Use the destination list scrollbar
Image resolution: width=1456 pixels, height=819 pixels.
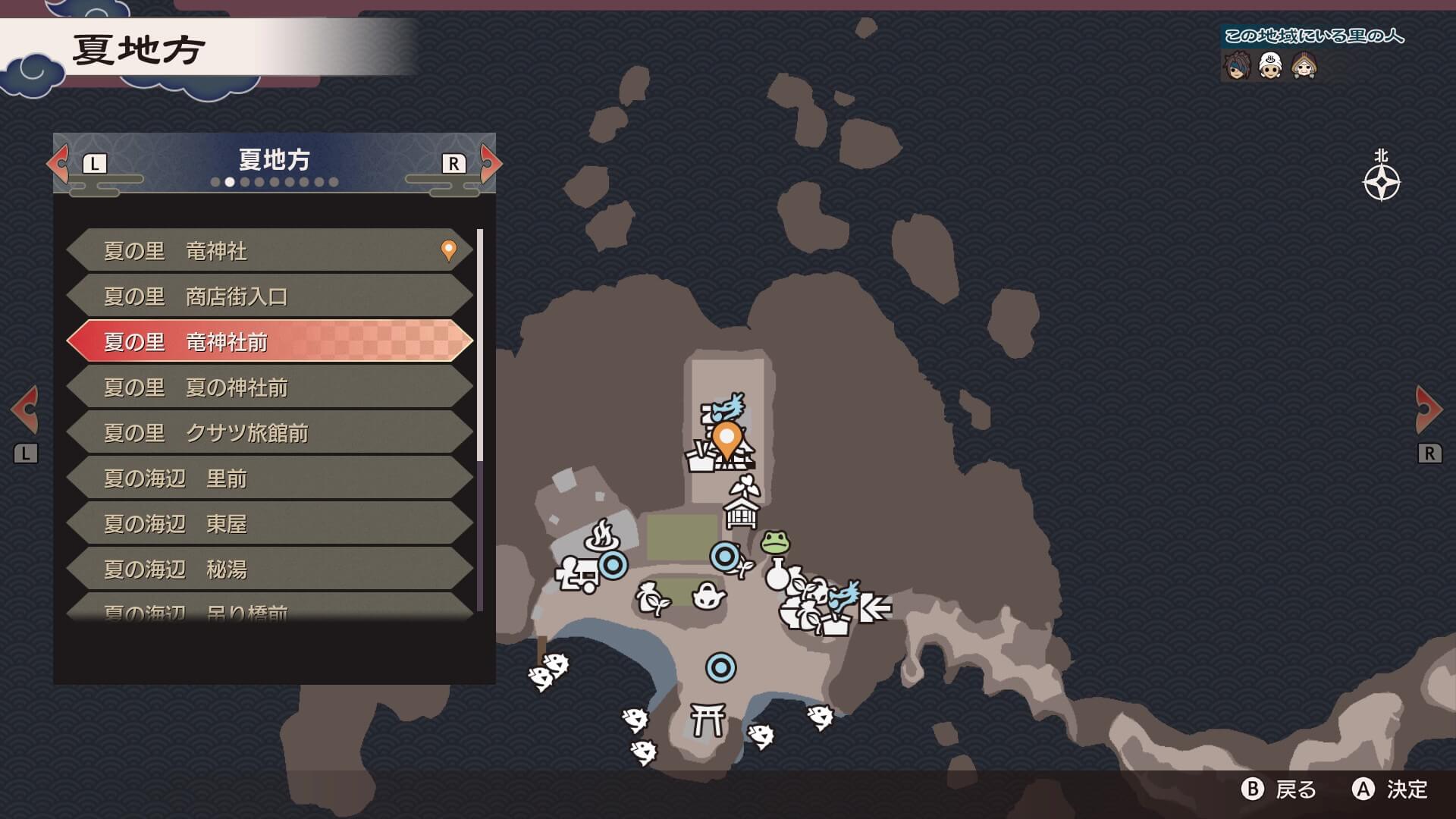(x=479, y=345)
